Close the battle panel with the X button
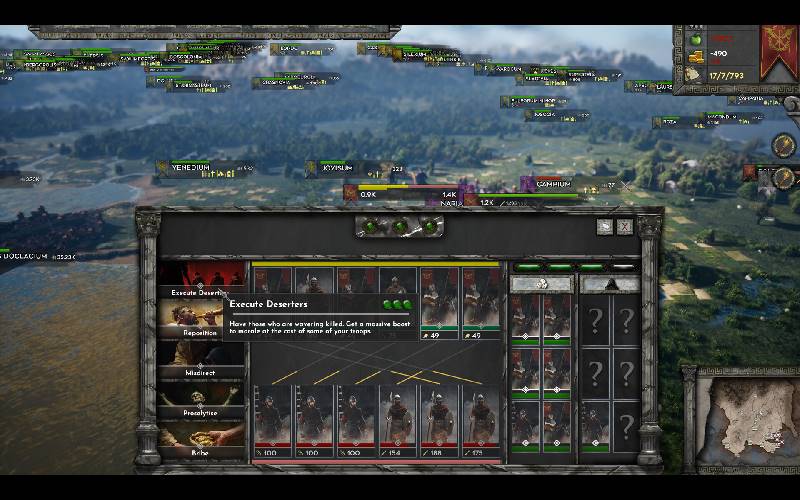 point(625,227)
